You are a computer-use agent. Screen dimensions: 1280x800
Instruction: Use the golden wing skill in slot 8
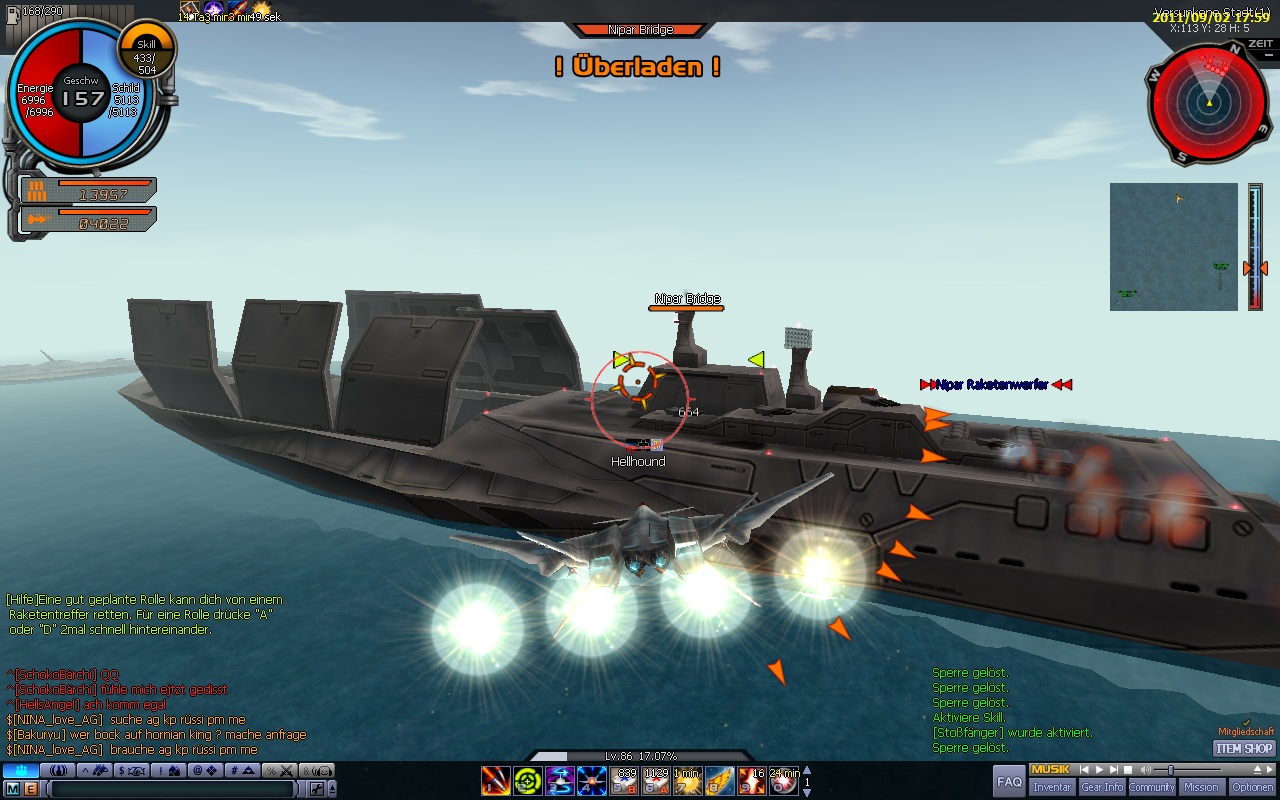point(719,780)
